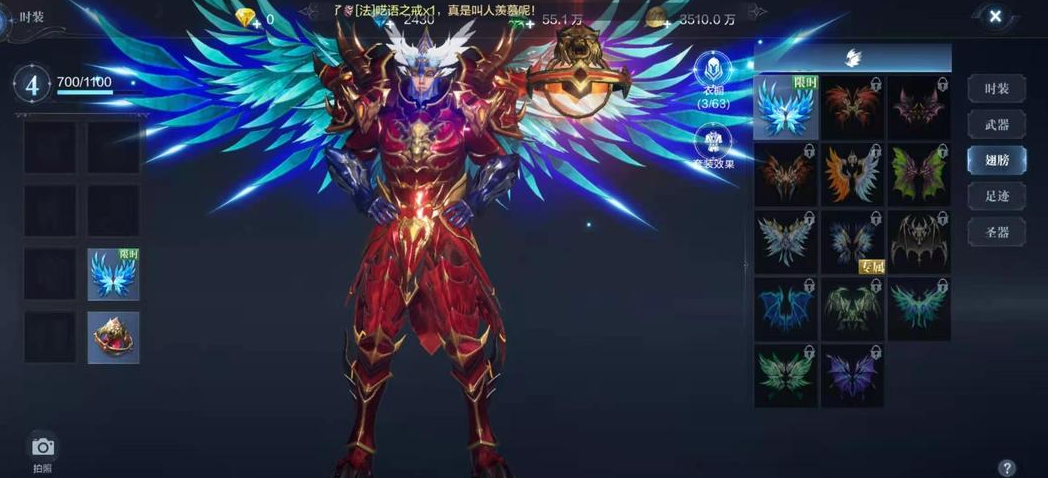Choose the orange and white wings thumbnail
The image size is (1048, 478).
pos(852,174)
